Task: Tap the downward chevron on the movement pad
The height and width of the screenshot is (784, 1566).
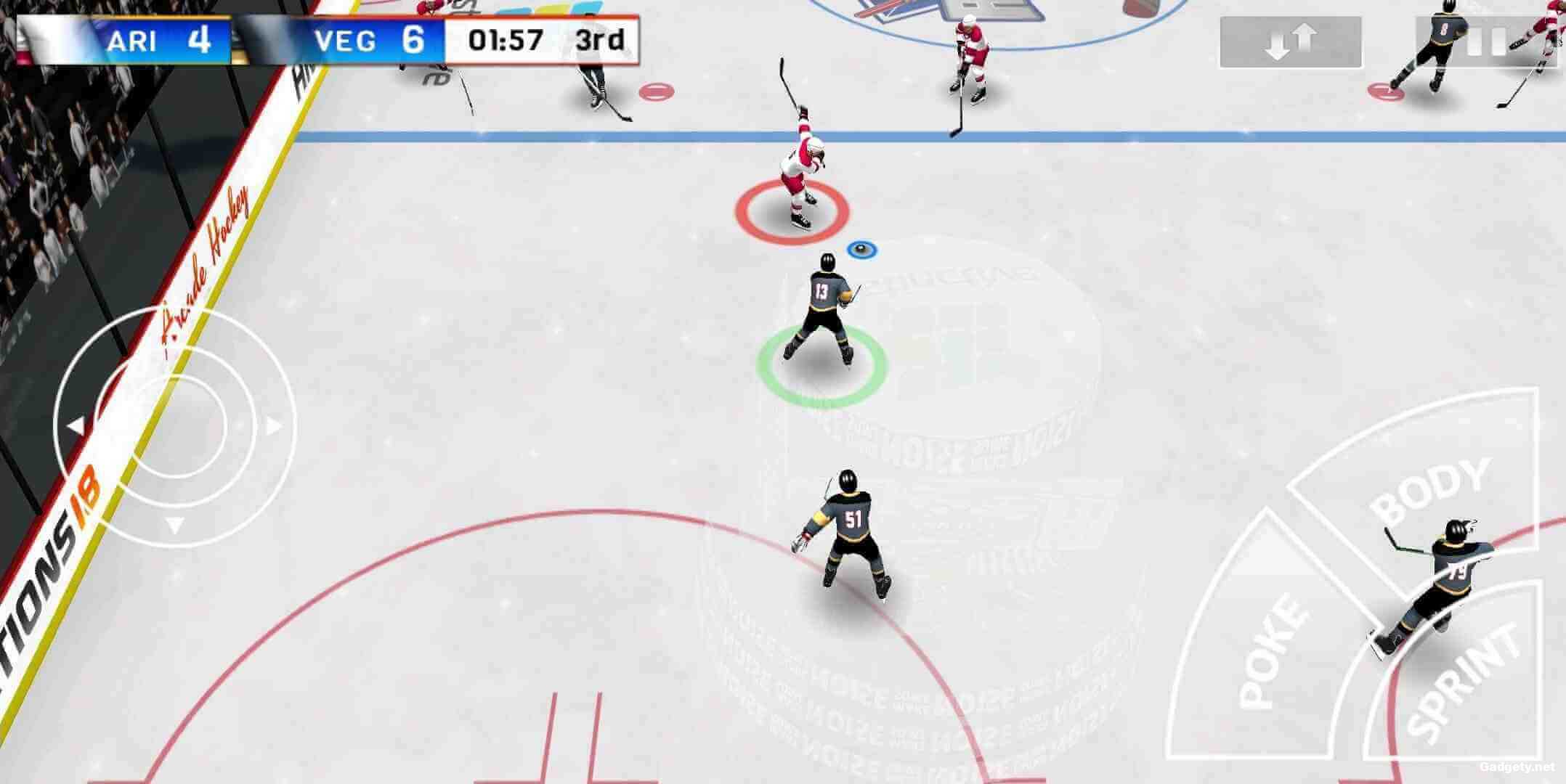Action: click(x=174, y=524)
